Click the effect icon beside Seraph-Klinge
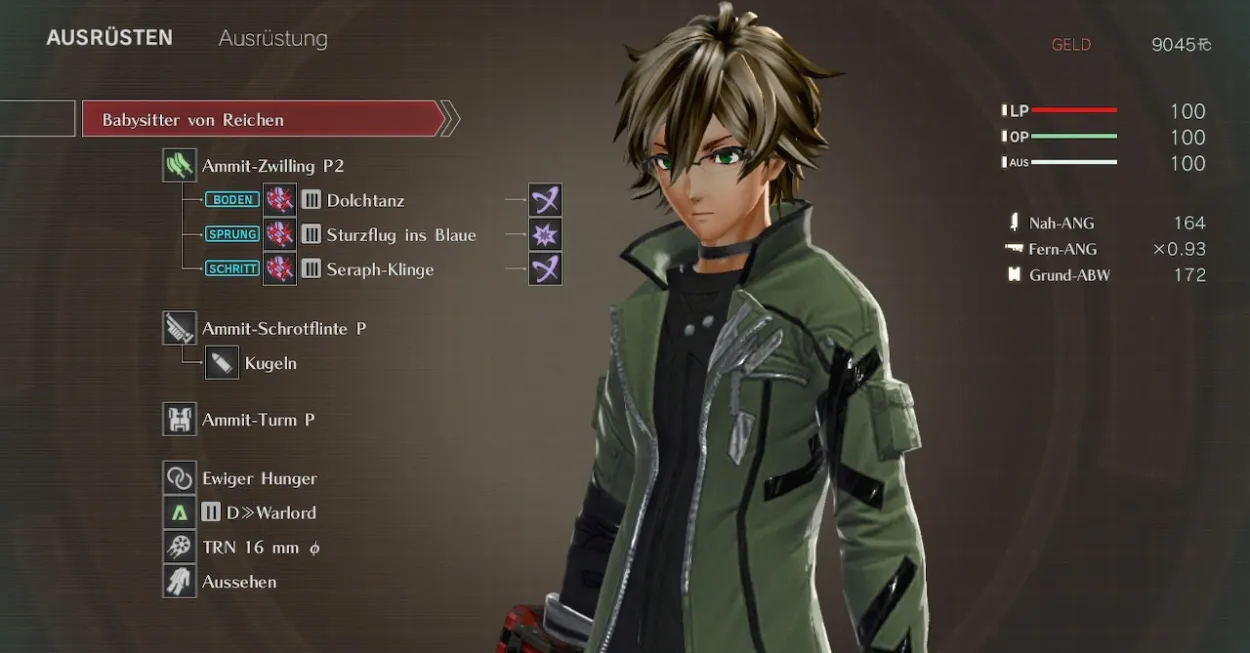 click(545, 269)
